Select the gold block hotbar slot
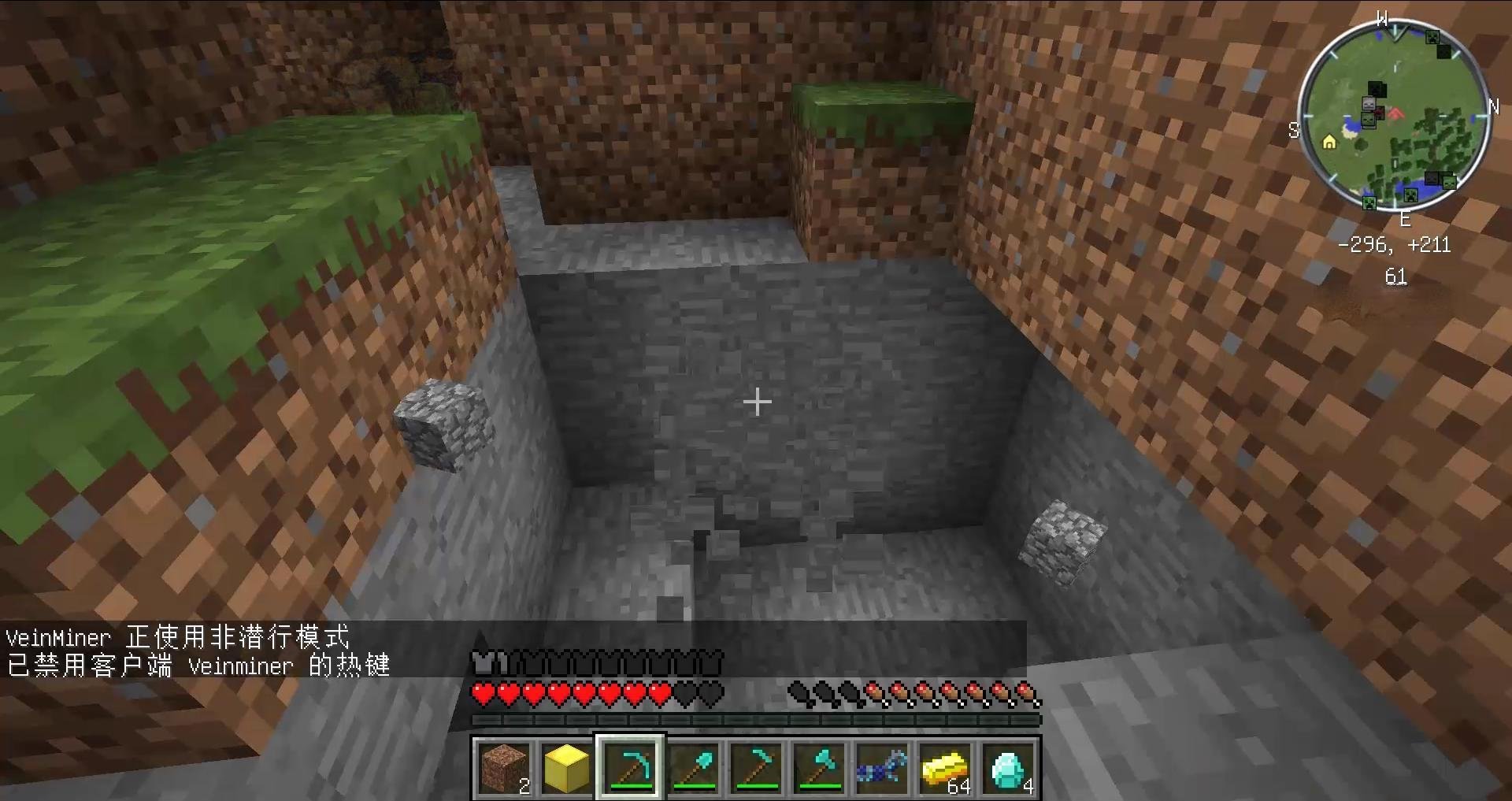This screenshot has height=801, width=1512. point(567,768)
